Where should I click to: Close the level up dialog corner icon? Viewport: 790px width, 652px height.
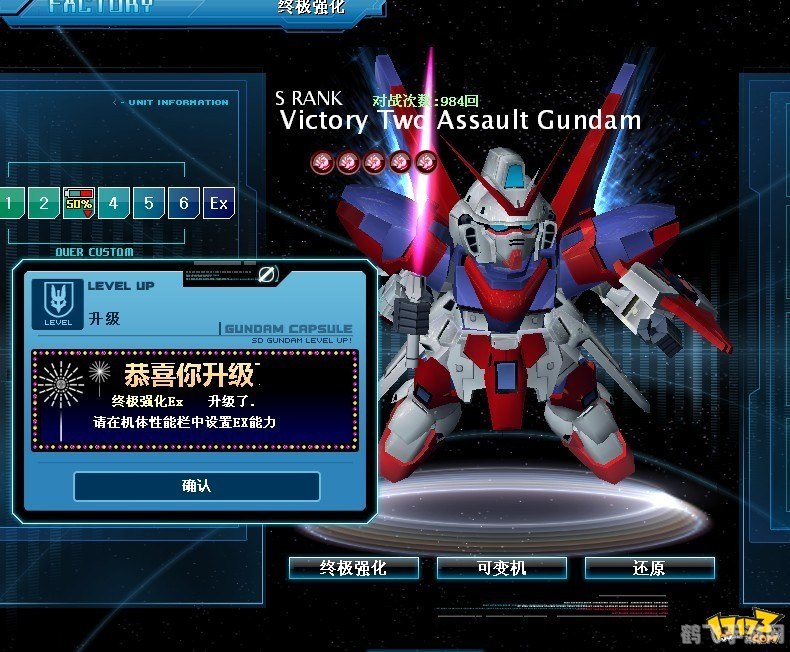pos(266,273)
